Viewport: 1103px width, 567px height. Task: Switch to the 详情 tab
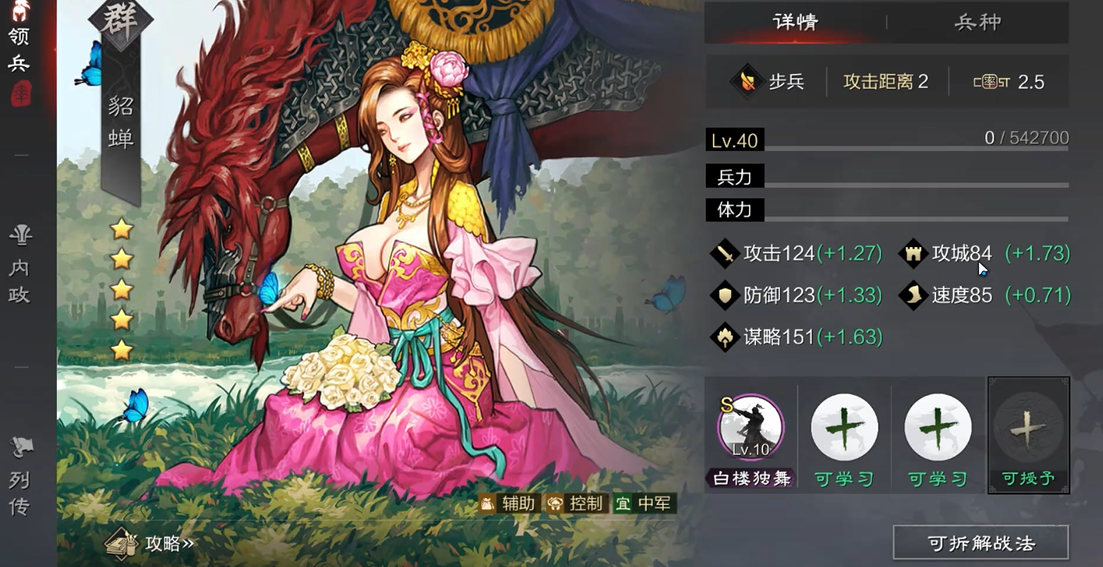click(x=795, y=22)
